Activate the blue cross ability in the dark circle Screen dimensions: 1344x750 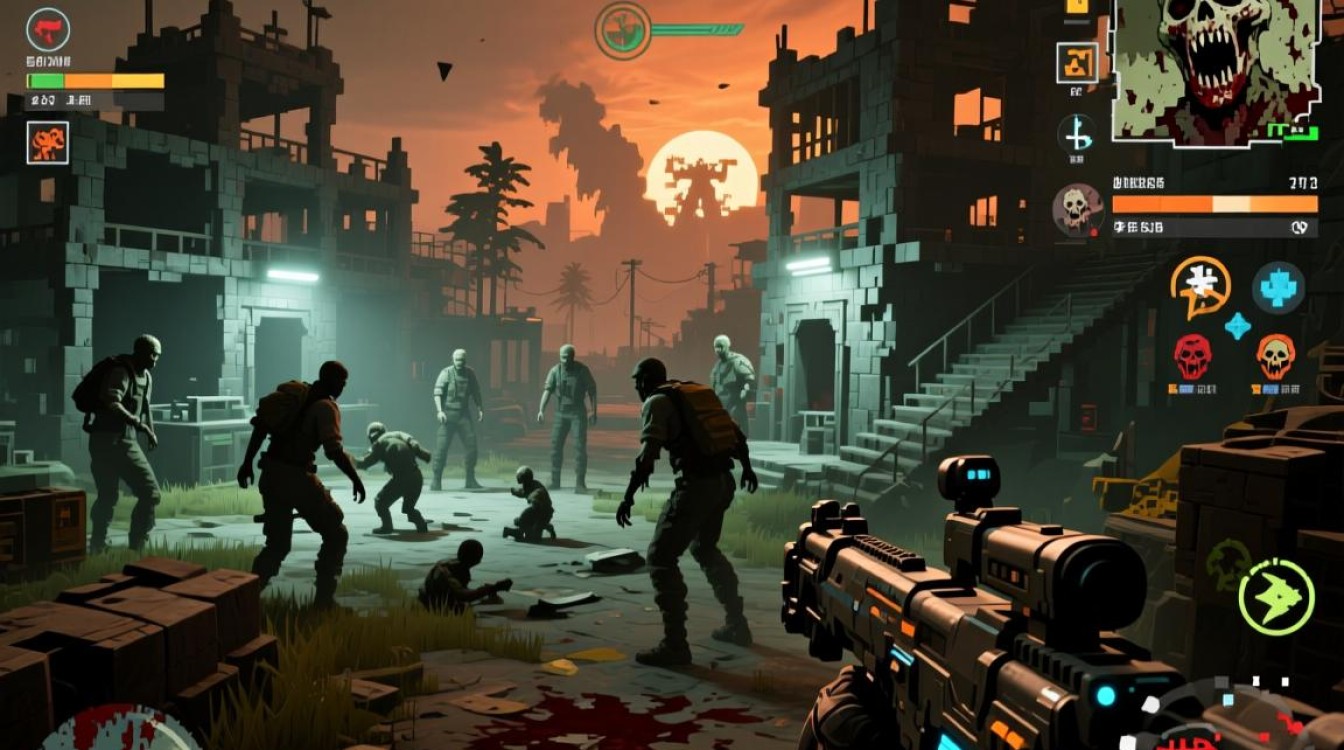pos(1278,287)
